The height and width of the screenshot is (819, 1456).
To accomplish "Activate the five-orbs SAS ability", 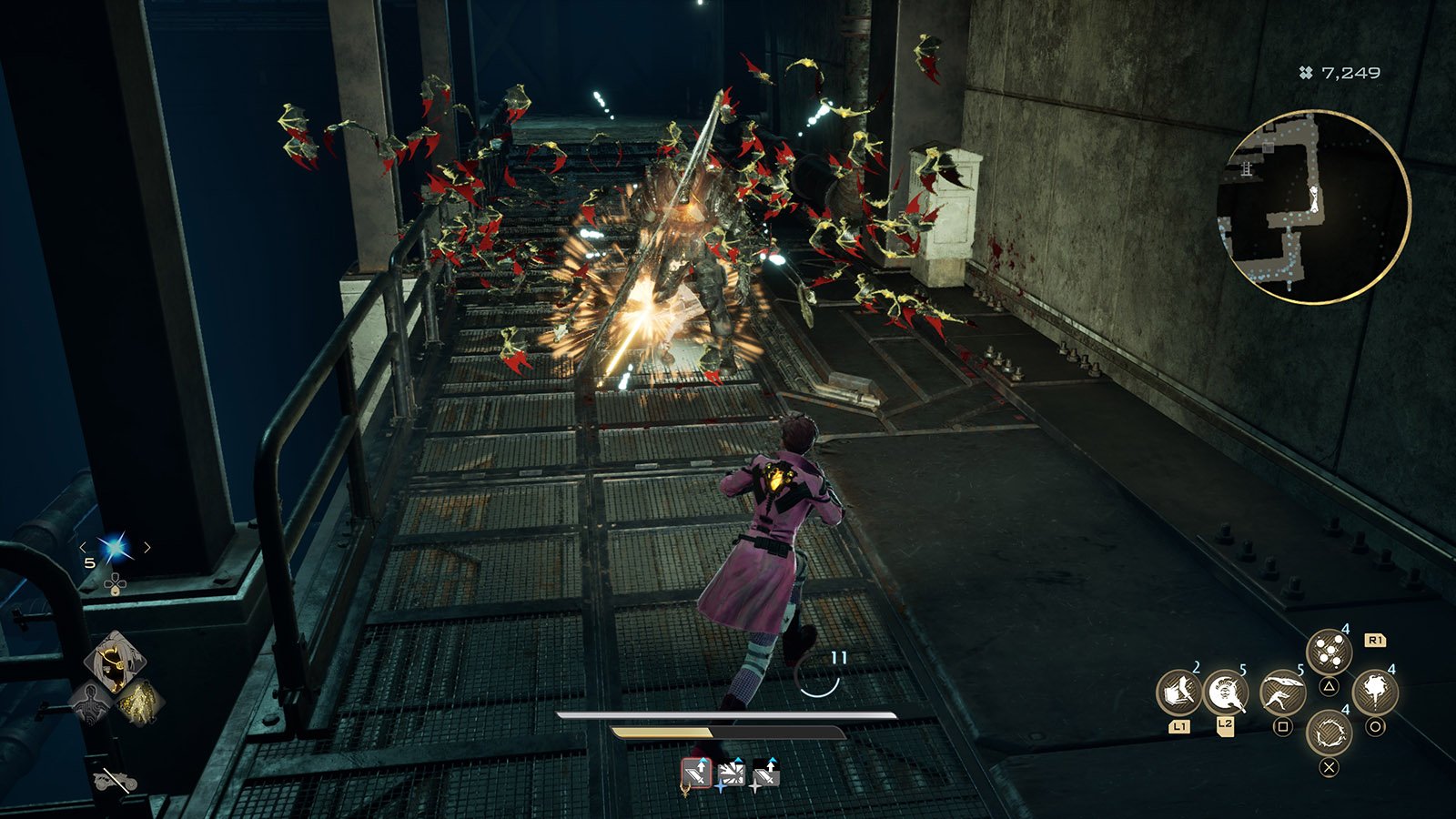I will [1329, 652].
